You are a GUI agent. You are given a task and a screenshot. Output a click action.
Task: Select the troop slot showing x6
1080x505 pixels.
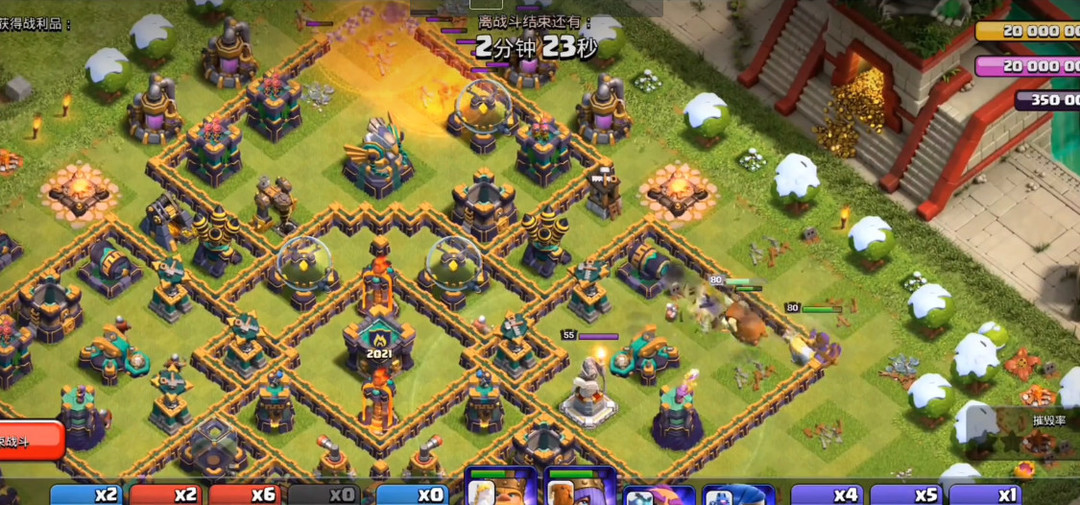coord(246,494)
